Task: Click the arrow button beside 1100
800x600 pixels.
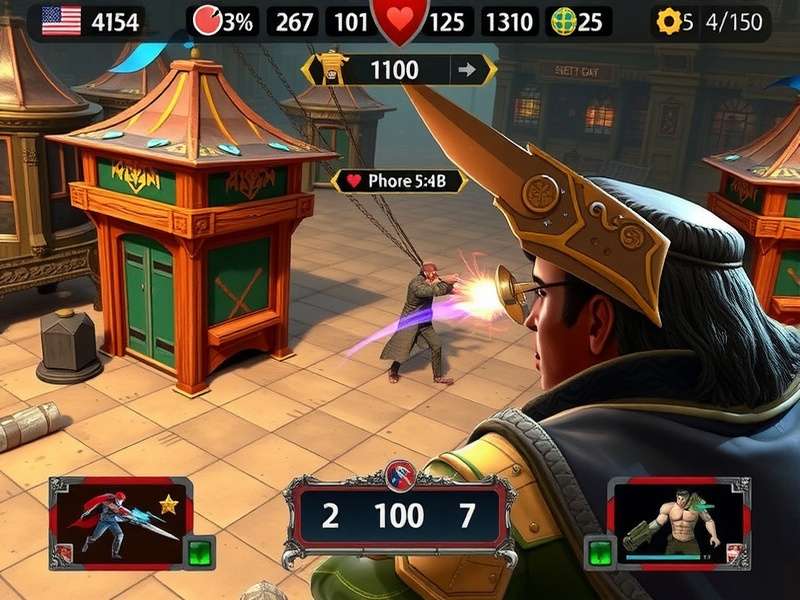Action: pos(465,70)
